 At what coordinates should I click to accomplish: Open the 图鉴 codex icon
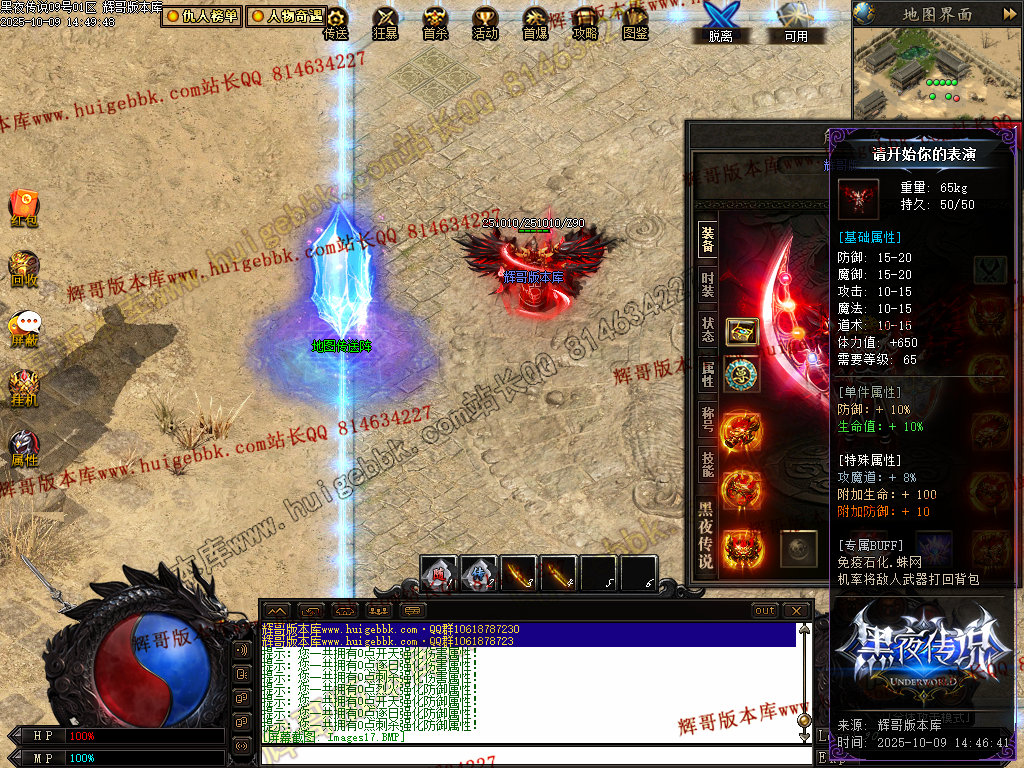tap(635, 22)
